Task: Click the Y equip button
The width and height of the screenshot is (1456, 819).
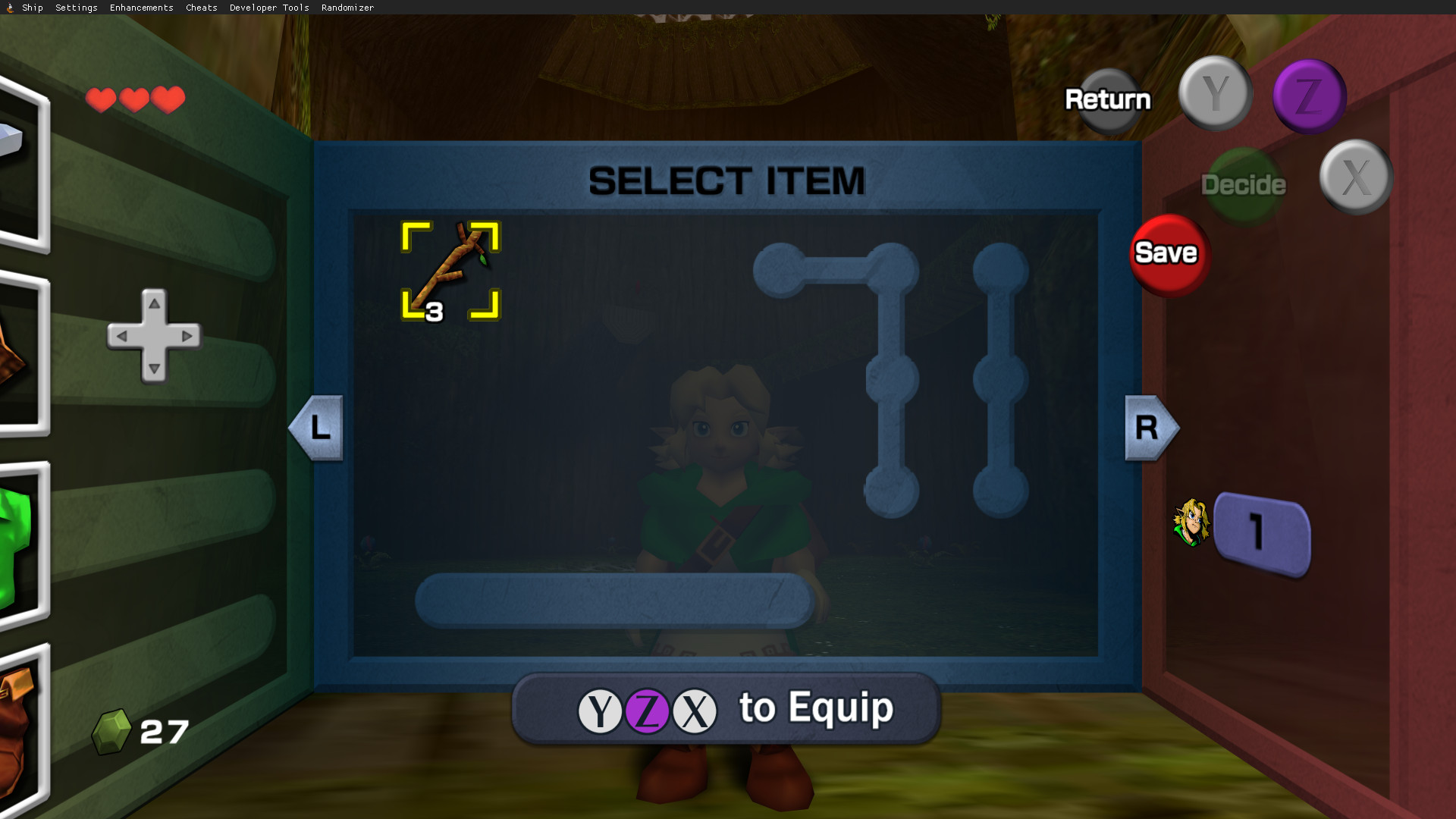Action: tap(1215, 93)
